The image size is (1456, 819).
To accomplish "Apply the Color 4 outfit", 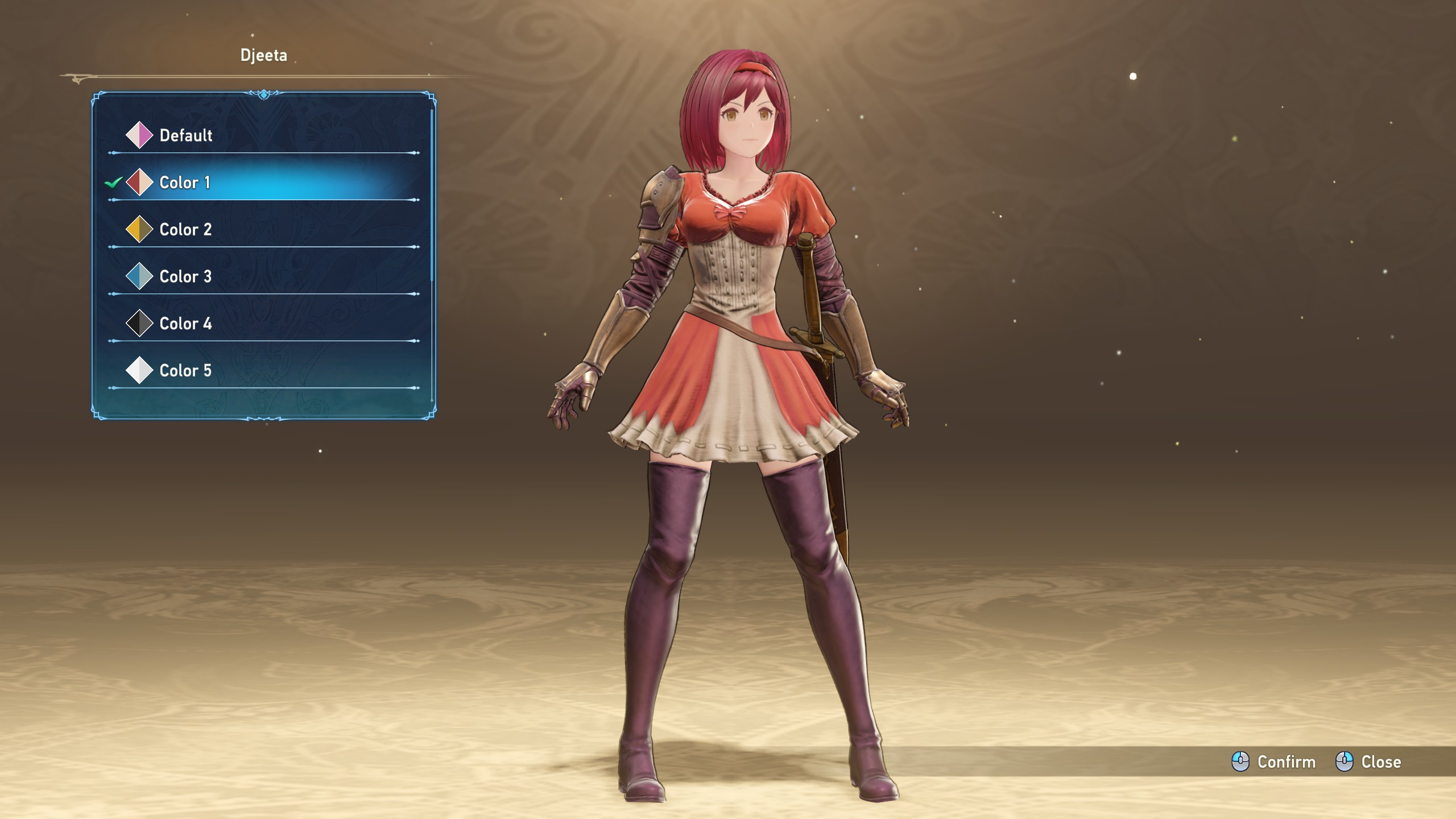I will coord(185,324).
